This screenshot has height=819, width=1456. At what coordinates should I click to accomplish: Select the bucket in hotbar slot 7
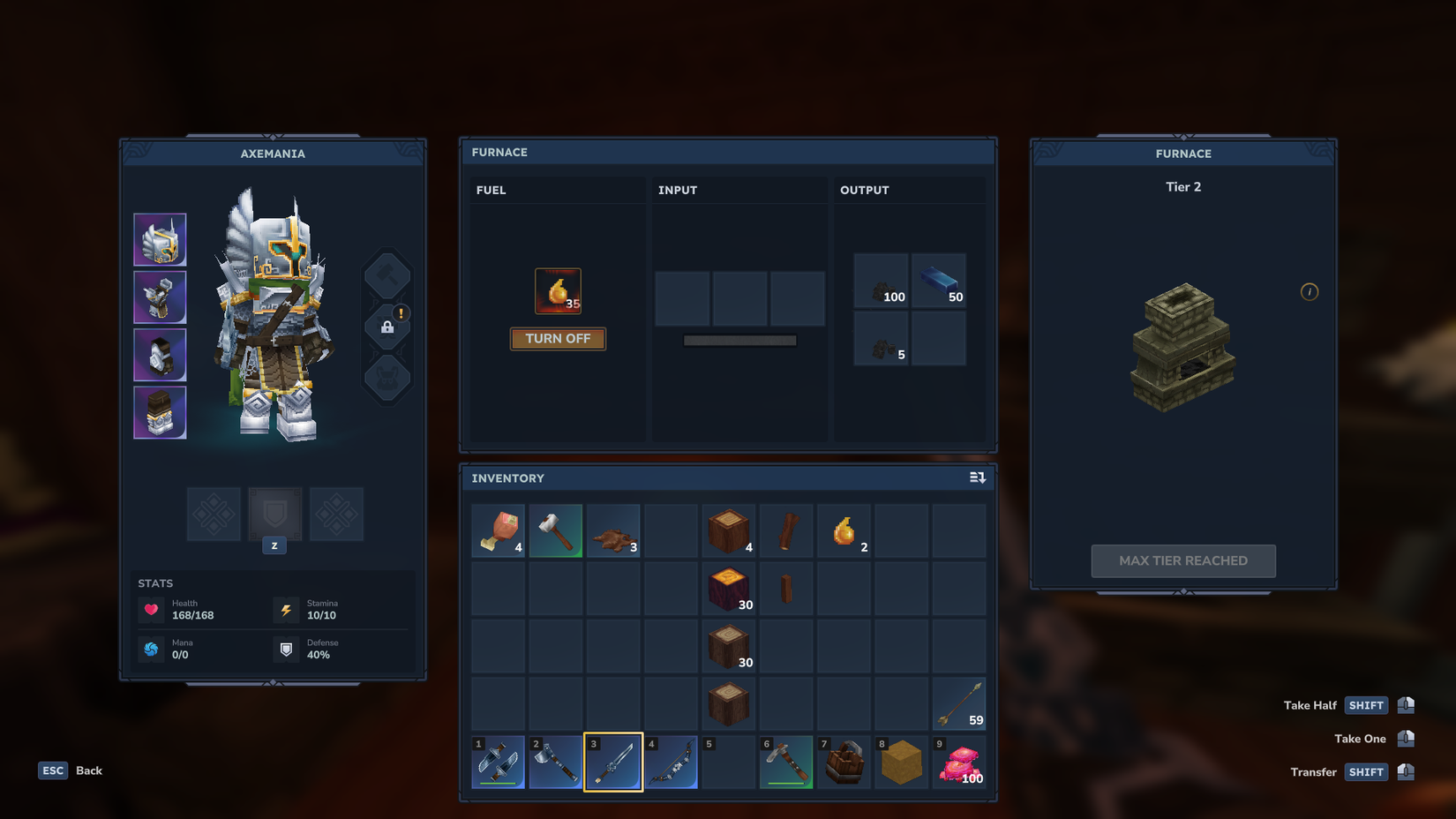[843, 762]
